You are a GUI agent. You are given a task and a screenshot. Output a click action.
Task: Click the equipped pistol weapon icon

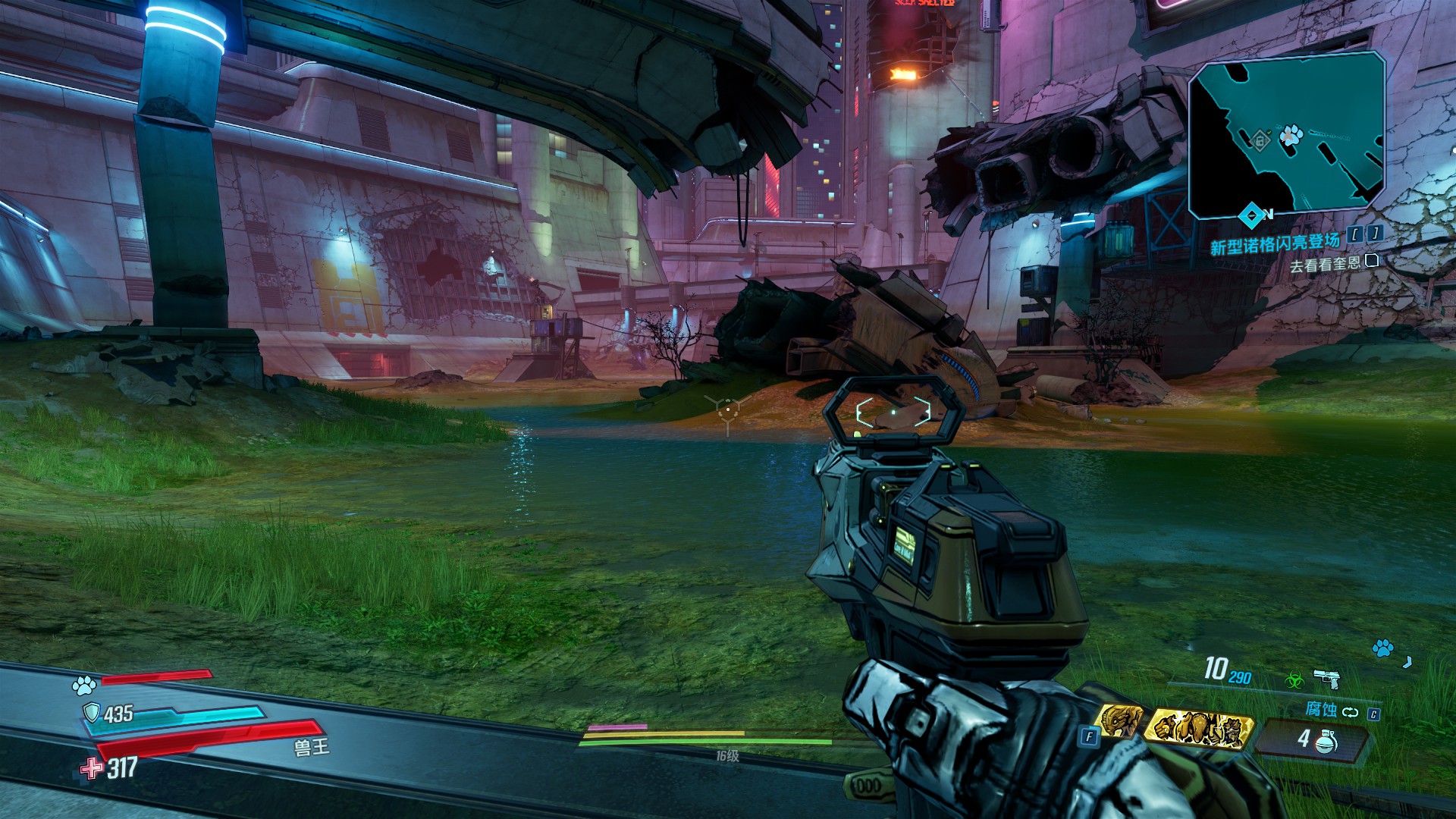point(1326,677)
